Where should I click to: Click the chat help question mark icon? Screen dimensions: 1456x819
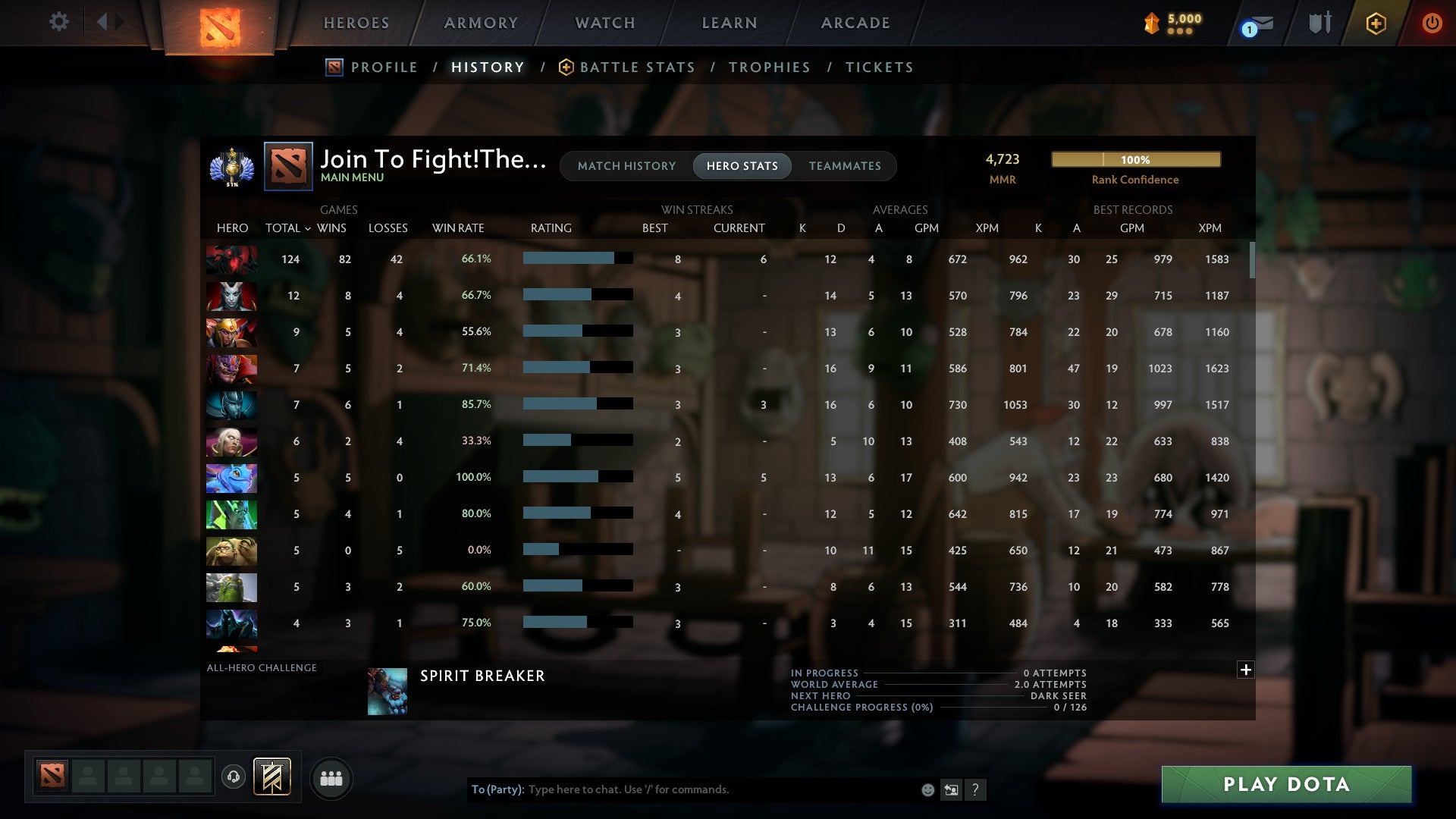[x=977, y=789]
